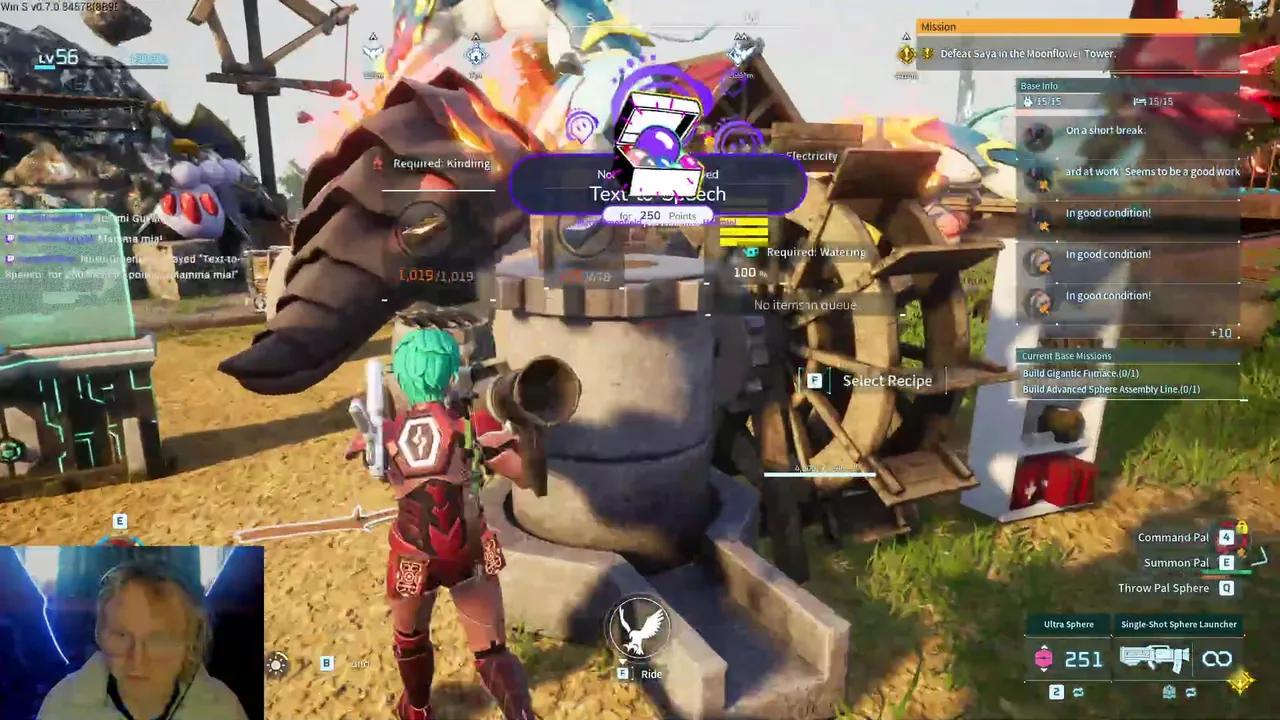Click the eagle Ride mount icon

click(x=640, y=627)
